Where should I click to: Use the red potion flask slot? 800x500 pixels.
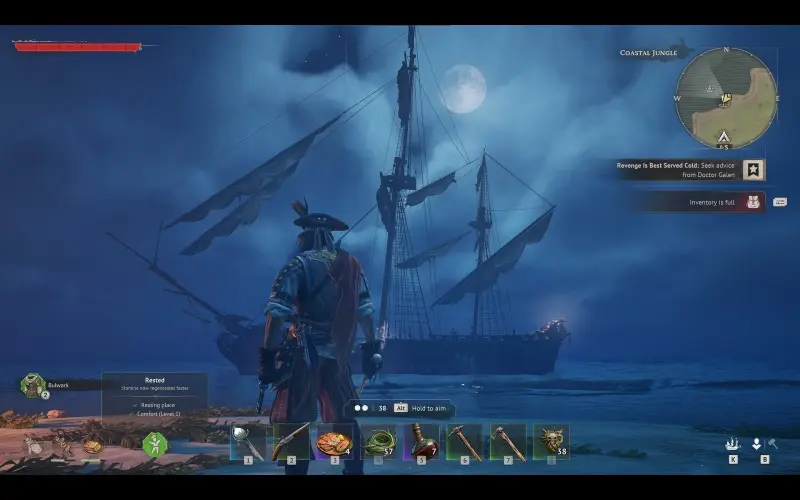click(421, 441)
